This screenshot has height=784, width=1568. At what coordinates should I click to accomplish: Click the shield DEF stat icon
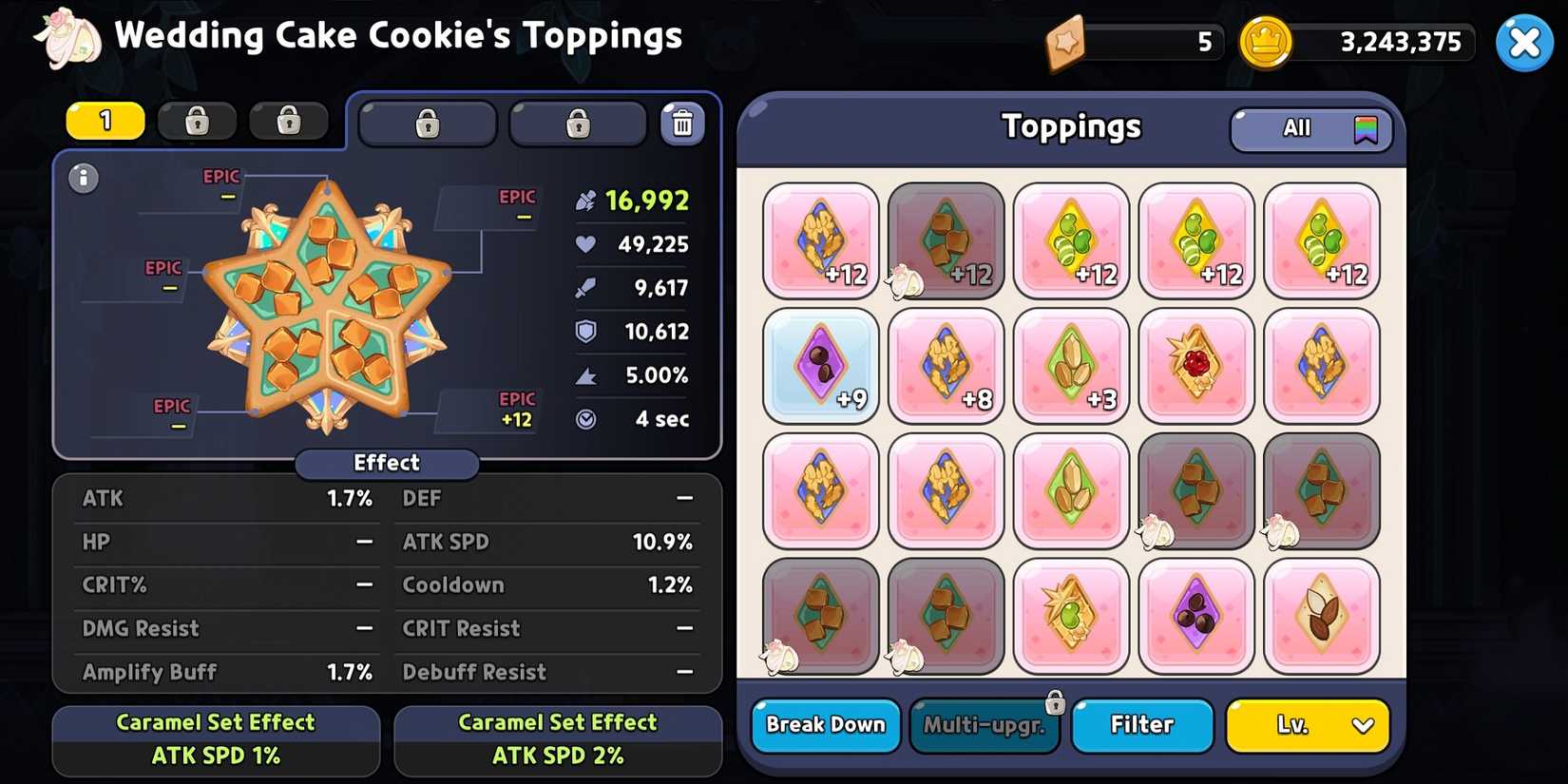click(x=588, y=331)
